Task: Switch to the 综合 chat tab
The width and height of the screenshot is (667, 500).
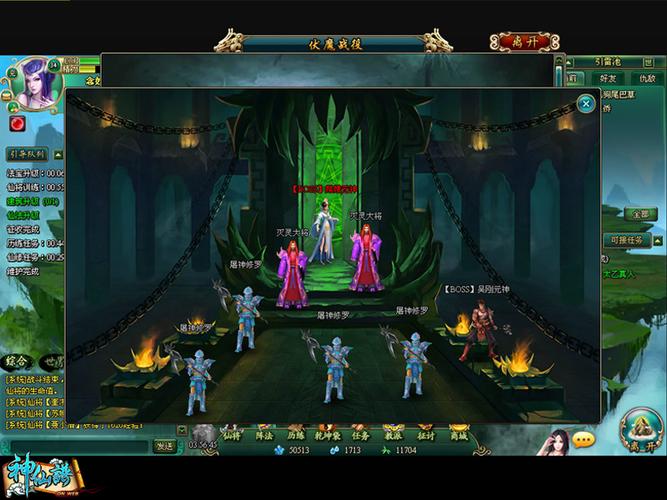Action: click(x=16, y=361)
